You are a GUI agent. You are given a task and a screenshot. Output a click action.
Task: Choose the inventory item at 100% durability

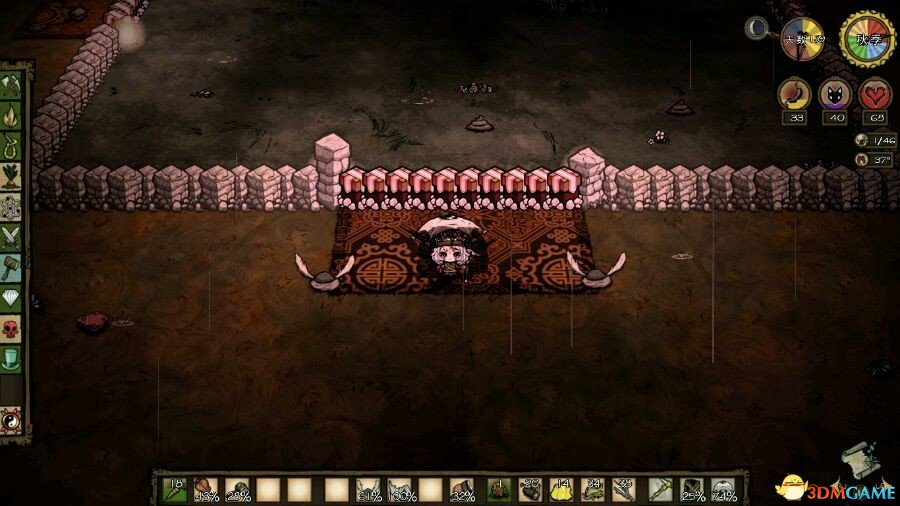click(401, 489)
